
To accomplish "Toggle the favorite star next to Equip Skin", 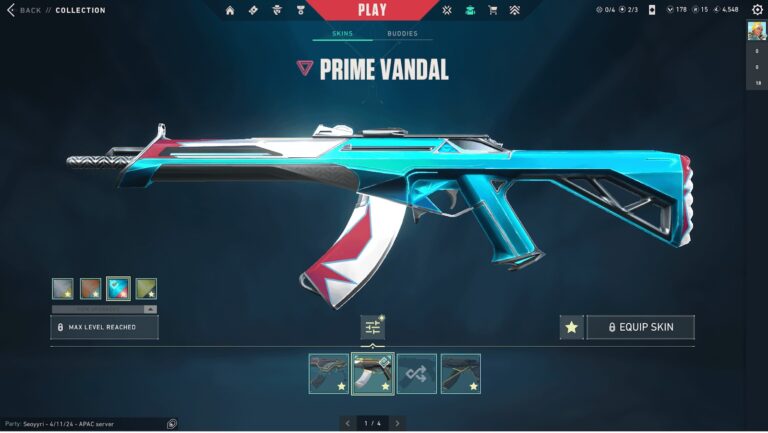I will 571,327.
